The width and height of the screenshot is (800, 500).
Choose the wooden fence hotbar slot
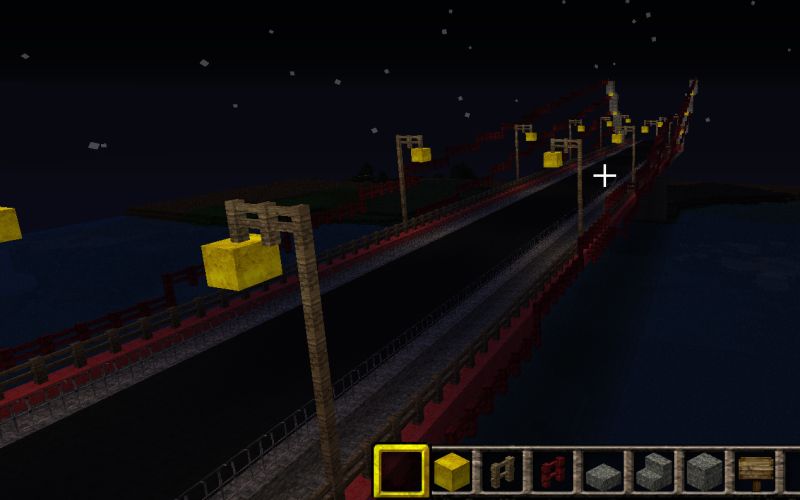coord(503,471)
